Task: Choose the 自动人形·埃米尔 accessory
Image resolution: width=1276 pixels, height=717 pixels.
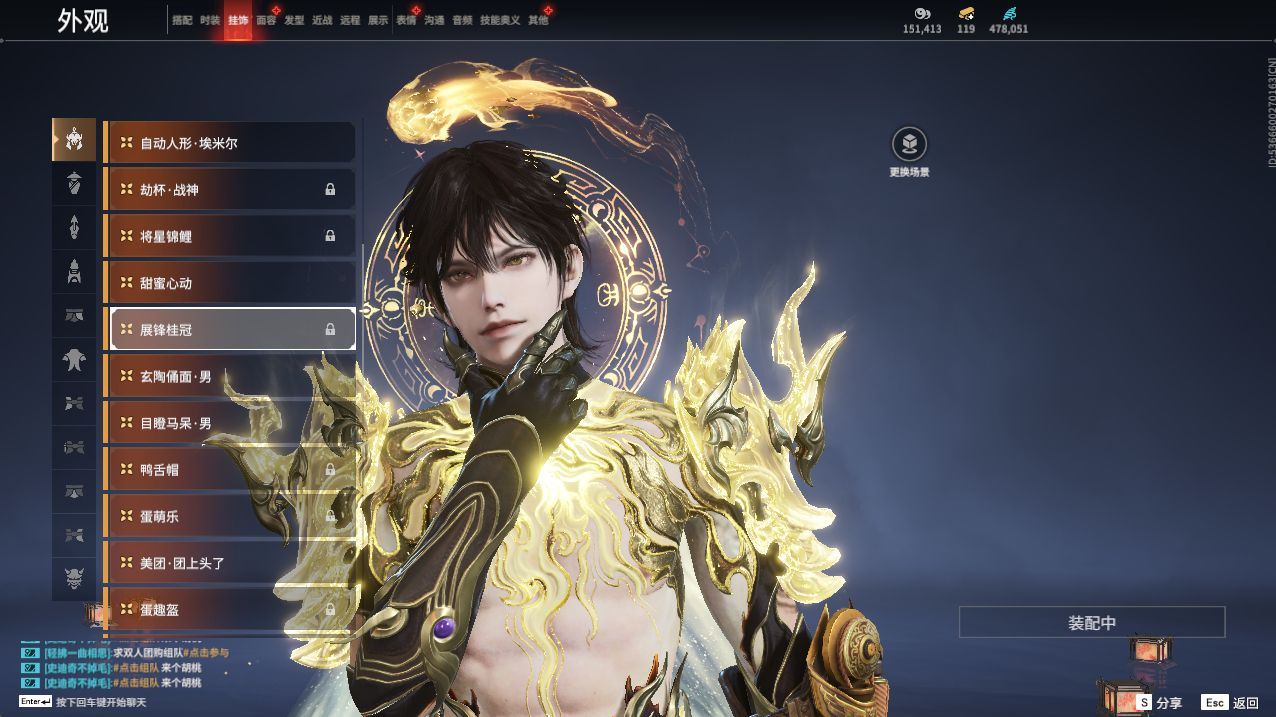Action: point(230,143)
